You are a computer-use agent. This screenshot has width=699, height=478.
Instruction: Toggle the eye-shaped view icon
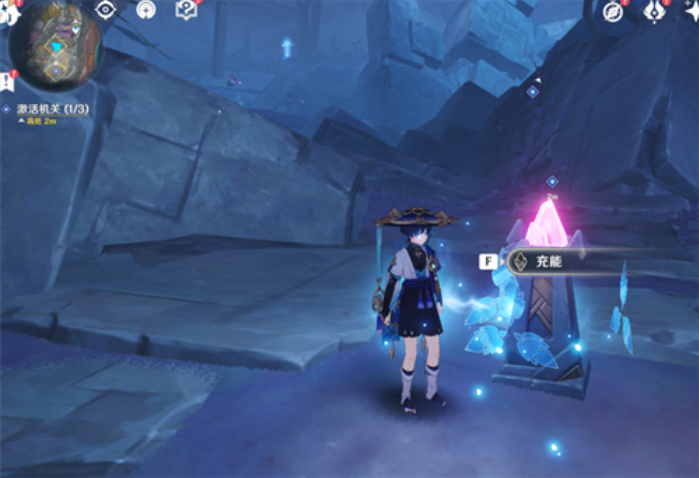[x=107, y=10]
